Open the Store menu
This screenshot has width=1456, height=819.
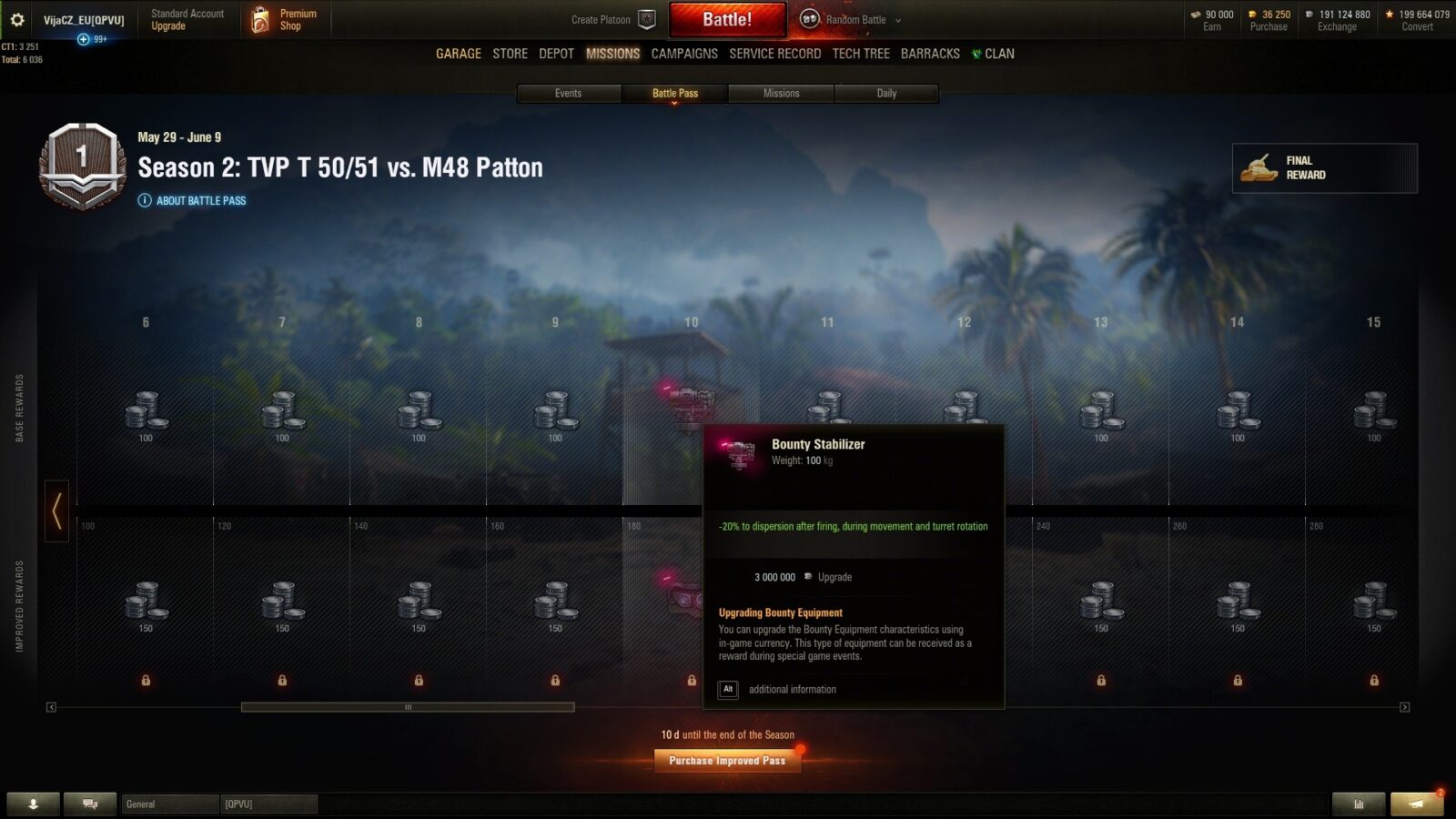[x=510, y=54]
